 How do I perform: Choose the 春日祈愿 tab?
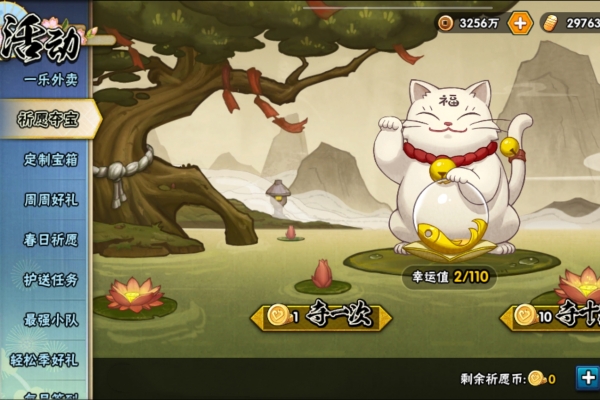(x=50, y=239)
